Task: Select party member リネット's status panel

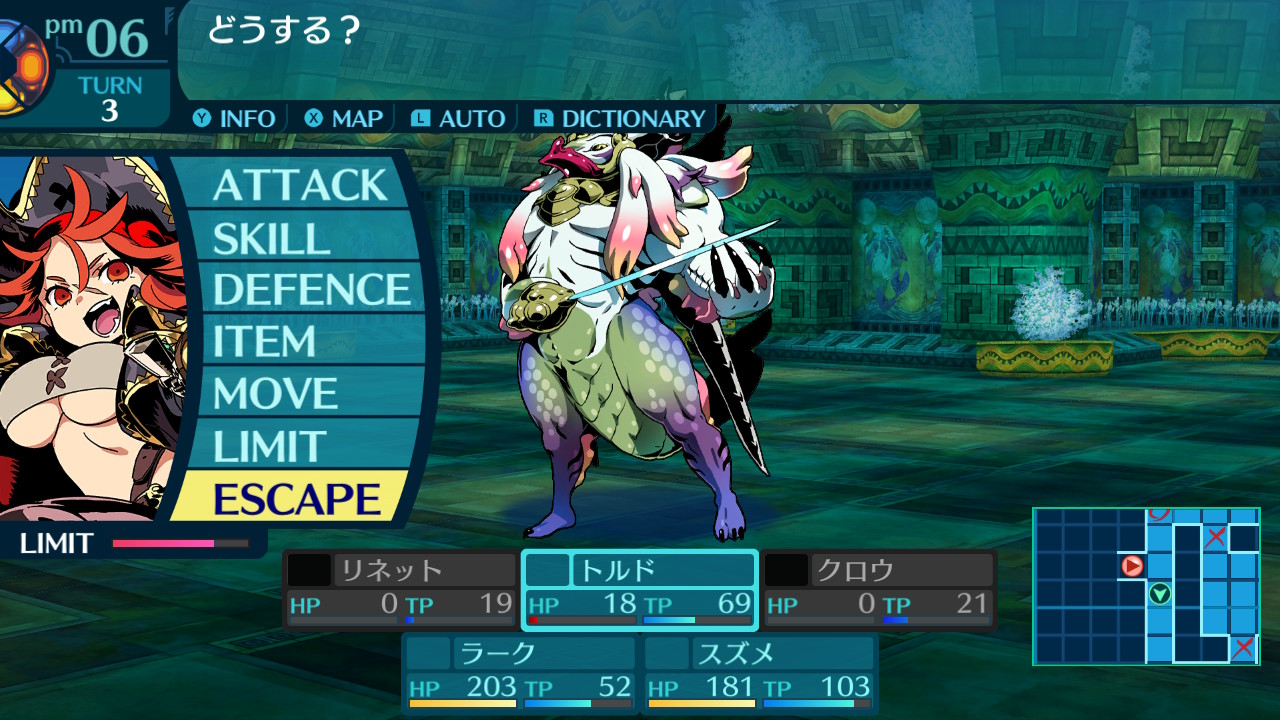Action: [400, 589]
